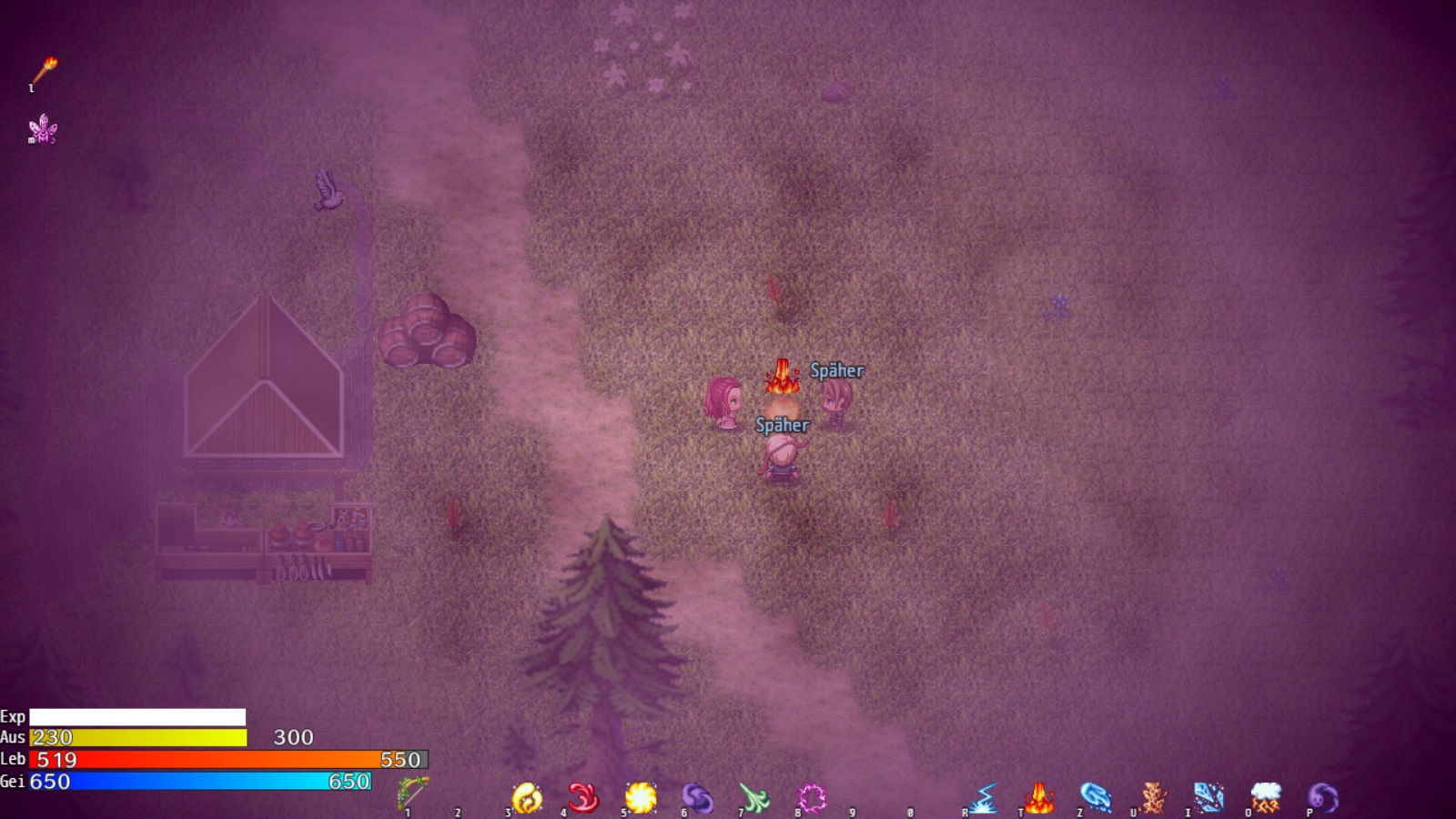1456x819 pixels.
Task: Activate the green wind slash skill
Action: click(754, 798)
